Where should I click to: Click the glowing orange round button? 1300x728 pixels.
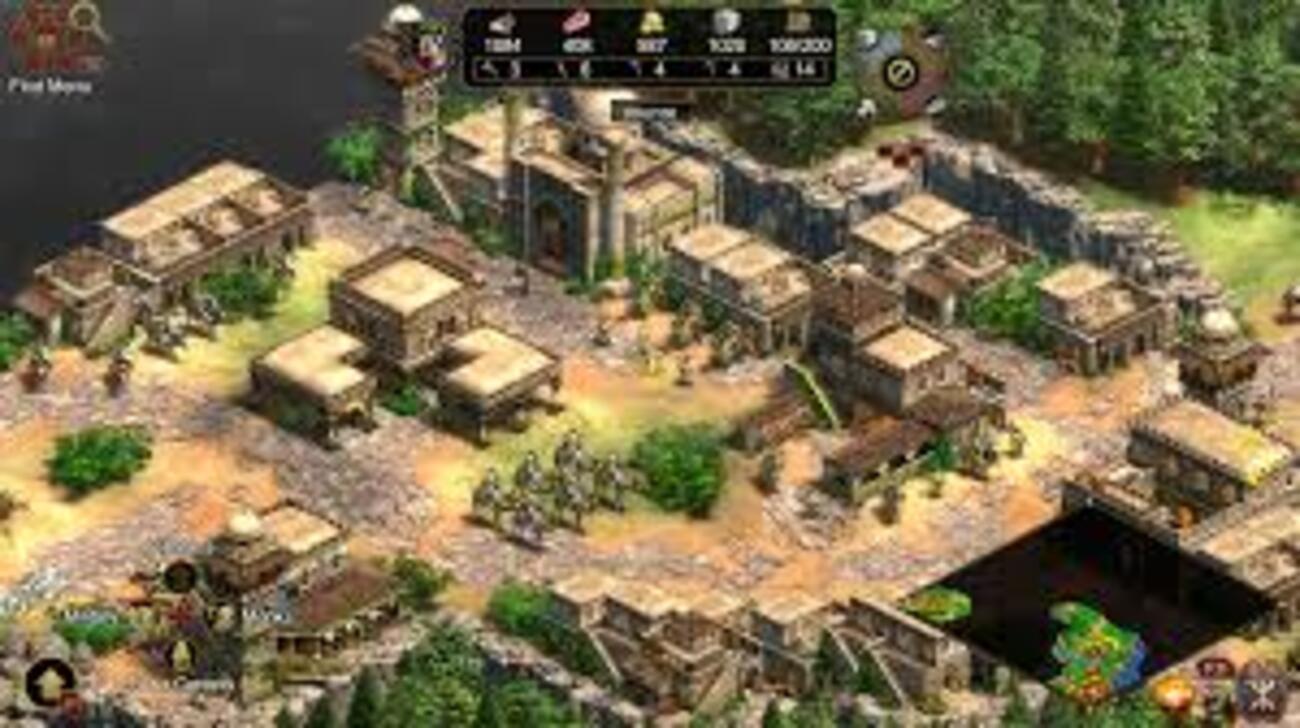(x=1172, y=693)
